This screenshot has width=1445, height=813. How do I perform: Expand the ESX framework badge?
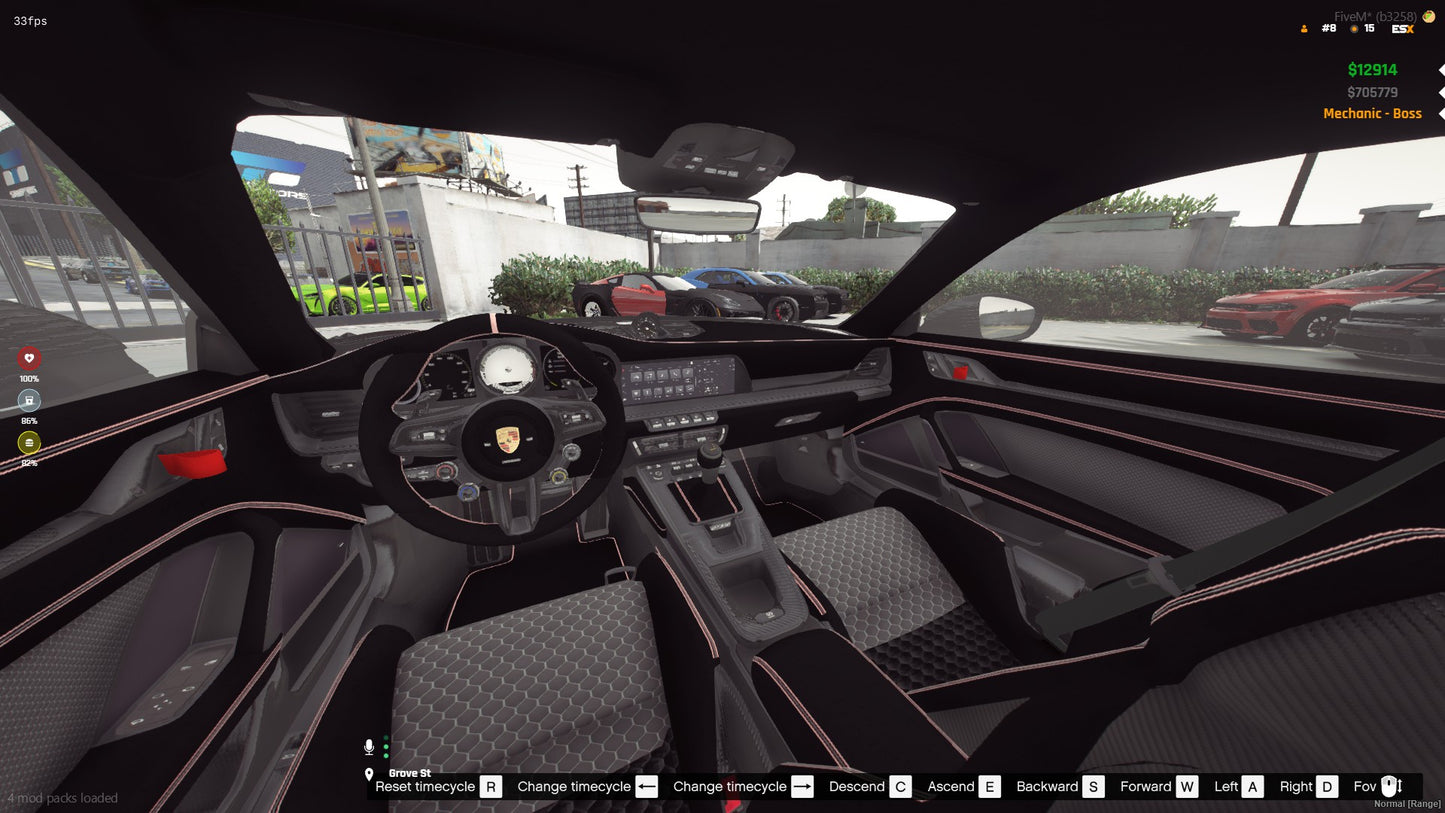coord(1401,28)
